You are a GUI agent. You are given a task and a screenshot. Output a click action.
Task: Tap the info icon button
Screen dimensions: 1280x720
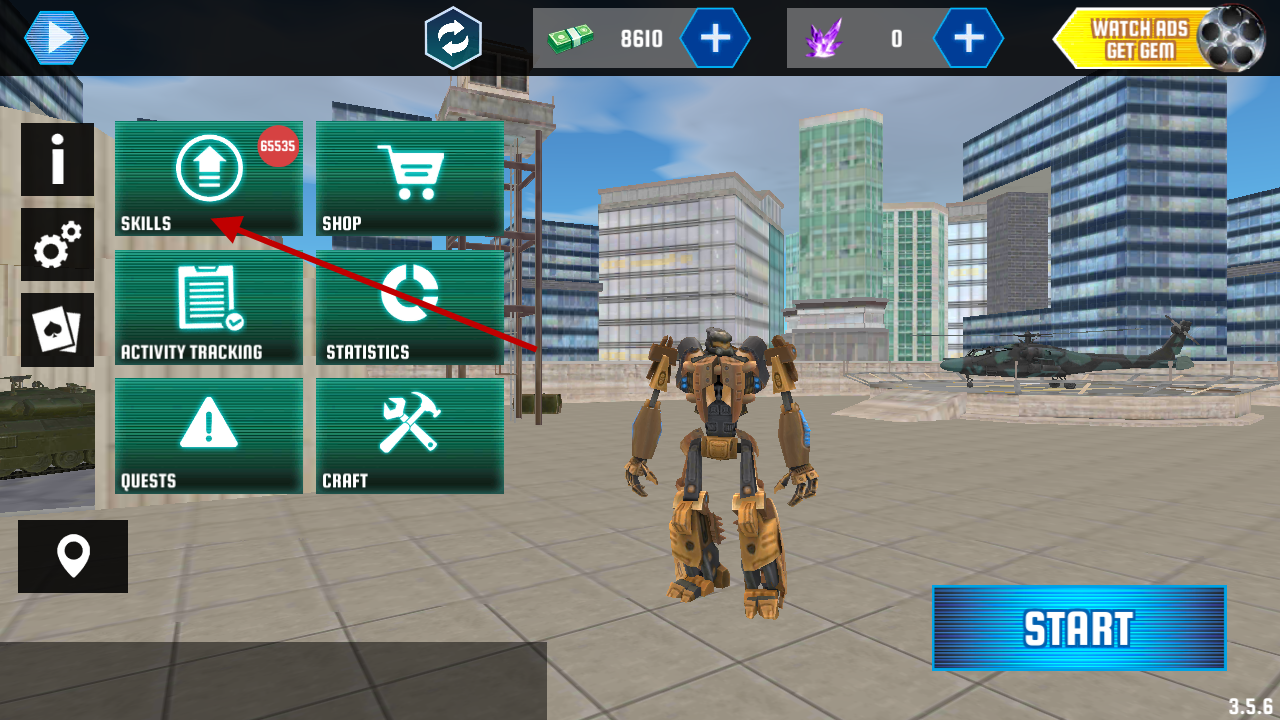(58, 159)
